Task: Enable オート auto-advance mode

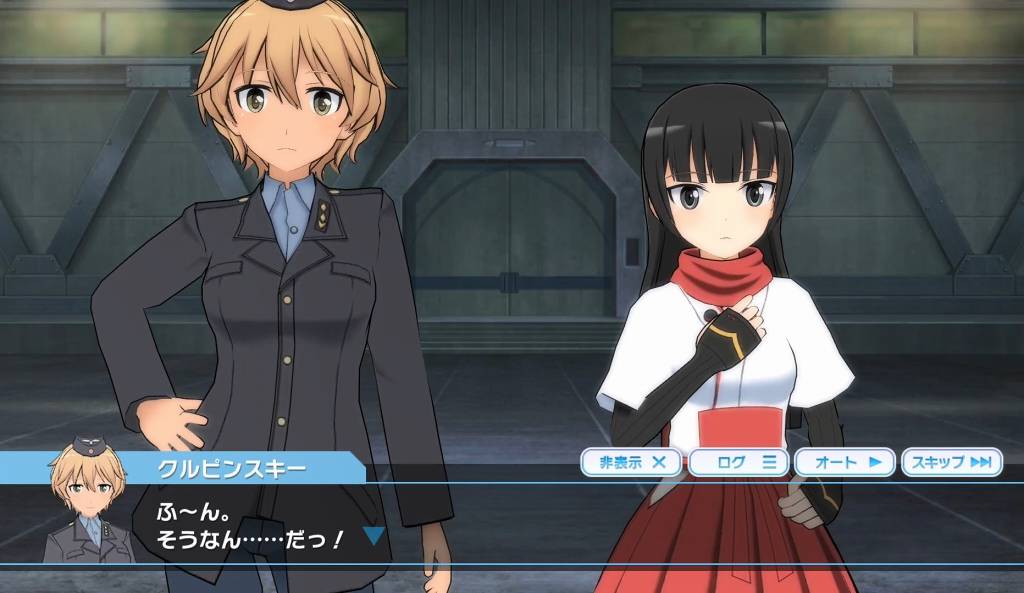Action: (846, 462)
